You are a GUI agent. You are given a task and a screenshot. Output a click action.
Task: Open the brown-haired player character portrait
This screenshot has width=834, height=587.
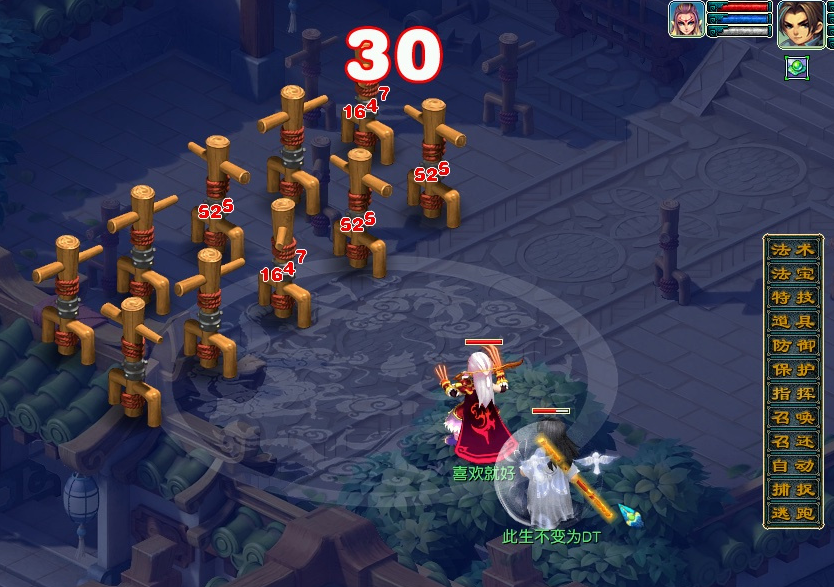pyautogui.click(x=800, y=23)
